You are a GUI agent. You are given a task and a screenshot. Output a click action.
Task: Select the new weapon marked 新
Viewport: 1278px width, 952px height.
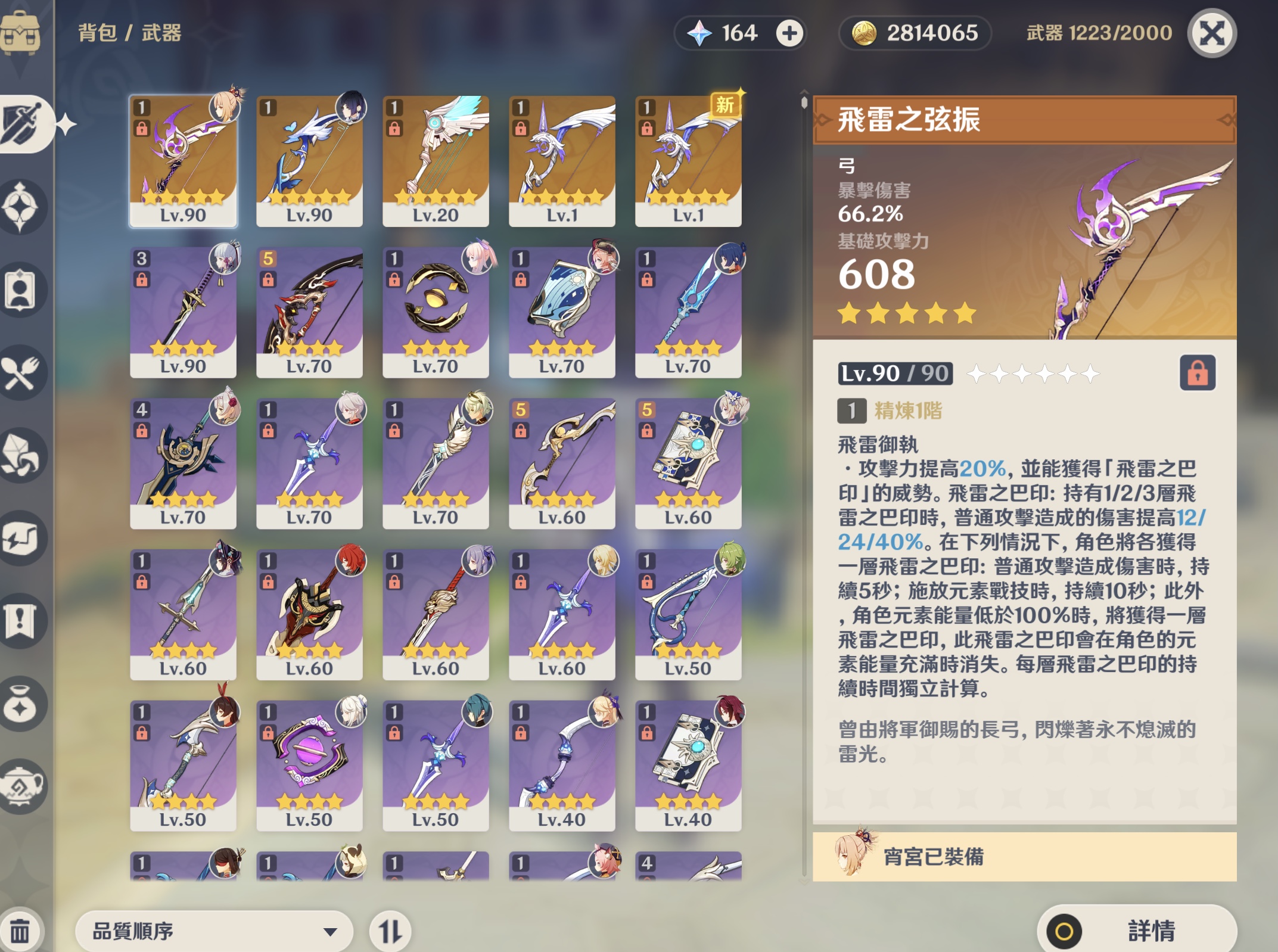pyautogui.click(x=688, y=164)
